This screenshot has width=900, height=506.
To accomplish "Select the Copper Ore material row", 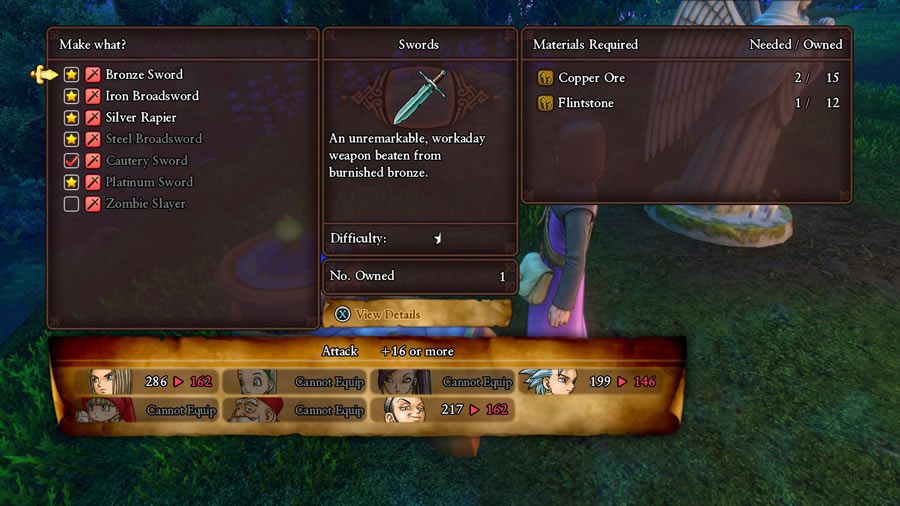I will (592, 78).
